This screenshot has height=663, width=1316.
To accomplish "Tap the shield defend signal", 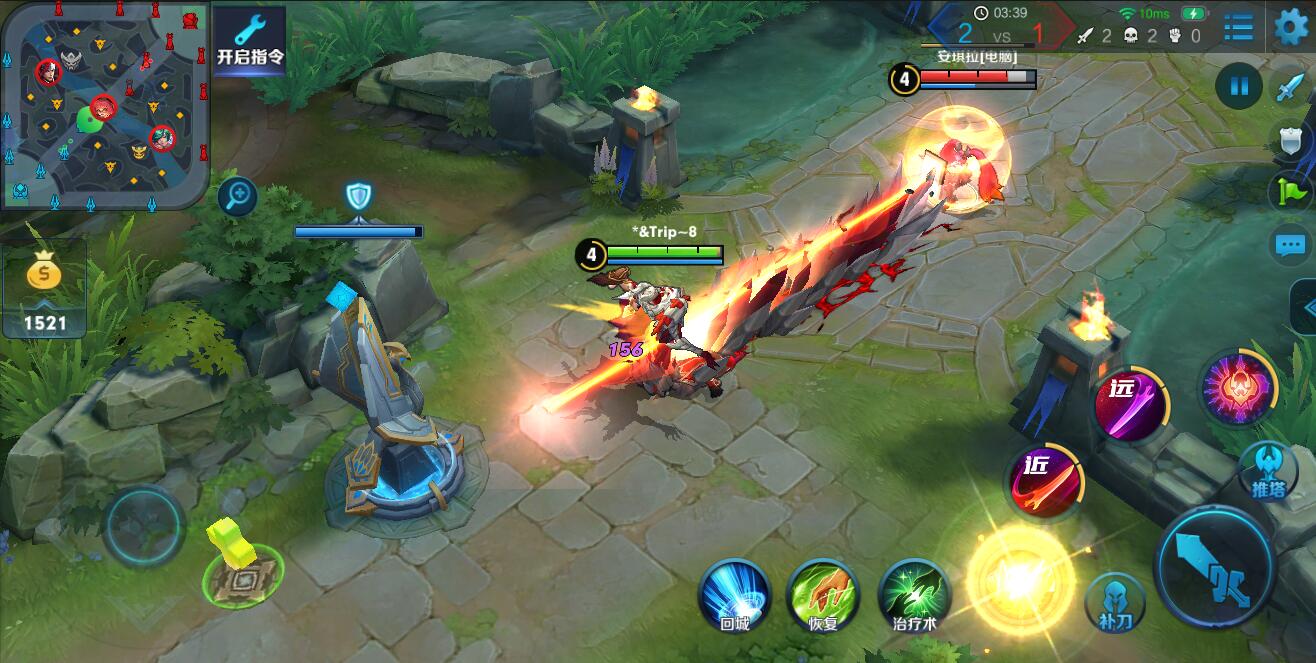I will (1290, 139).
